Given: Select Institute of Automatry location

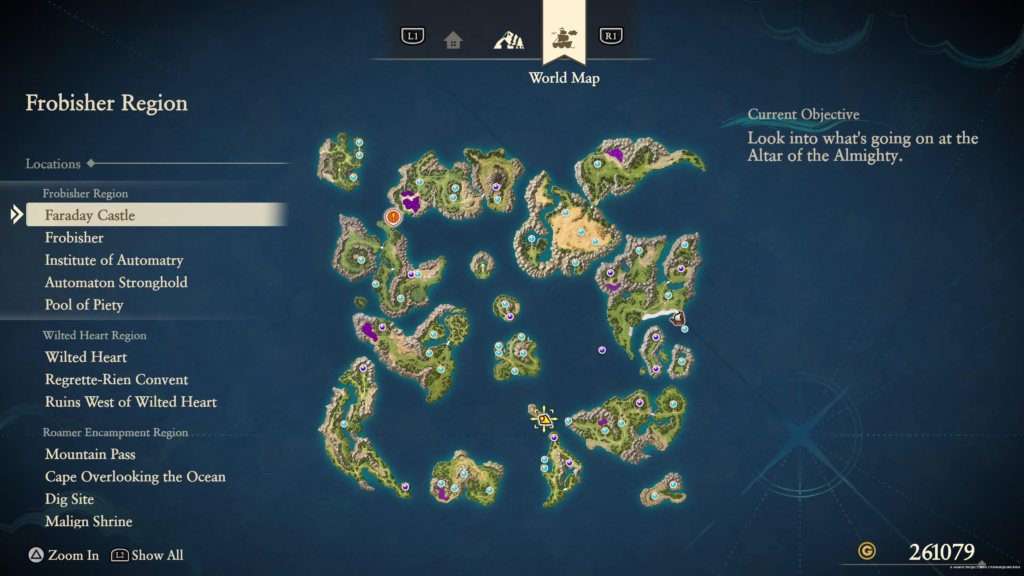Looking at the screenshot, I should click(x=114, y=260).
